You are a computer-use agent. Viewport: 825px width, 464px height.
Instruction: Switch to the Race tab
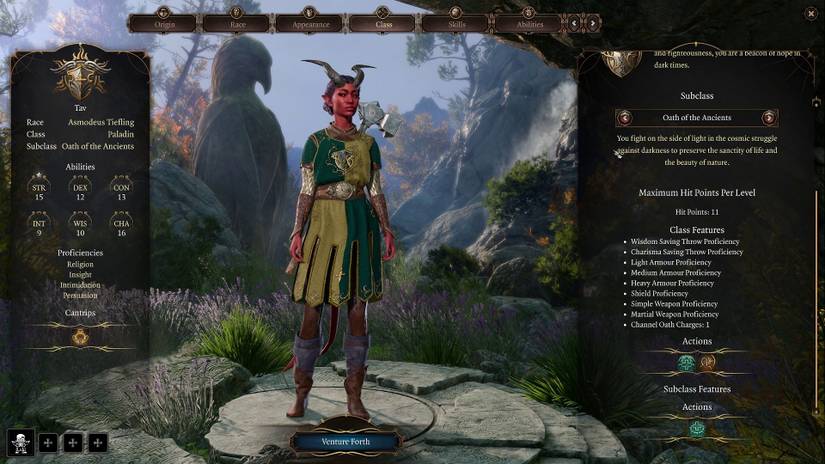236,23
